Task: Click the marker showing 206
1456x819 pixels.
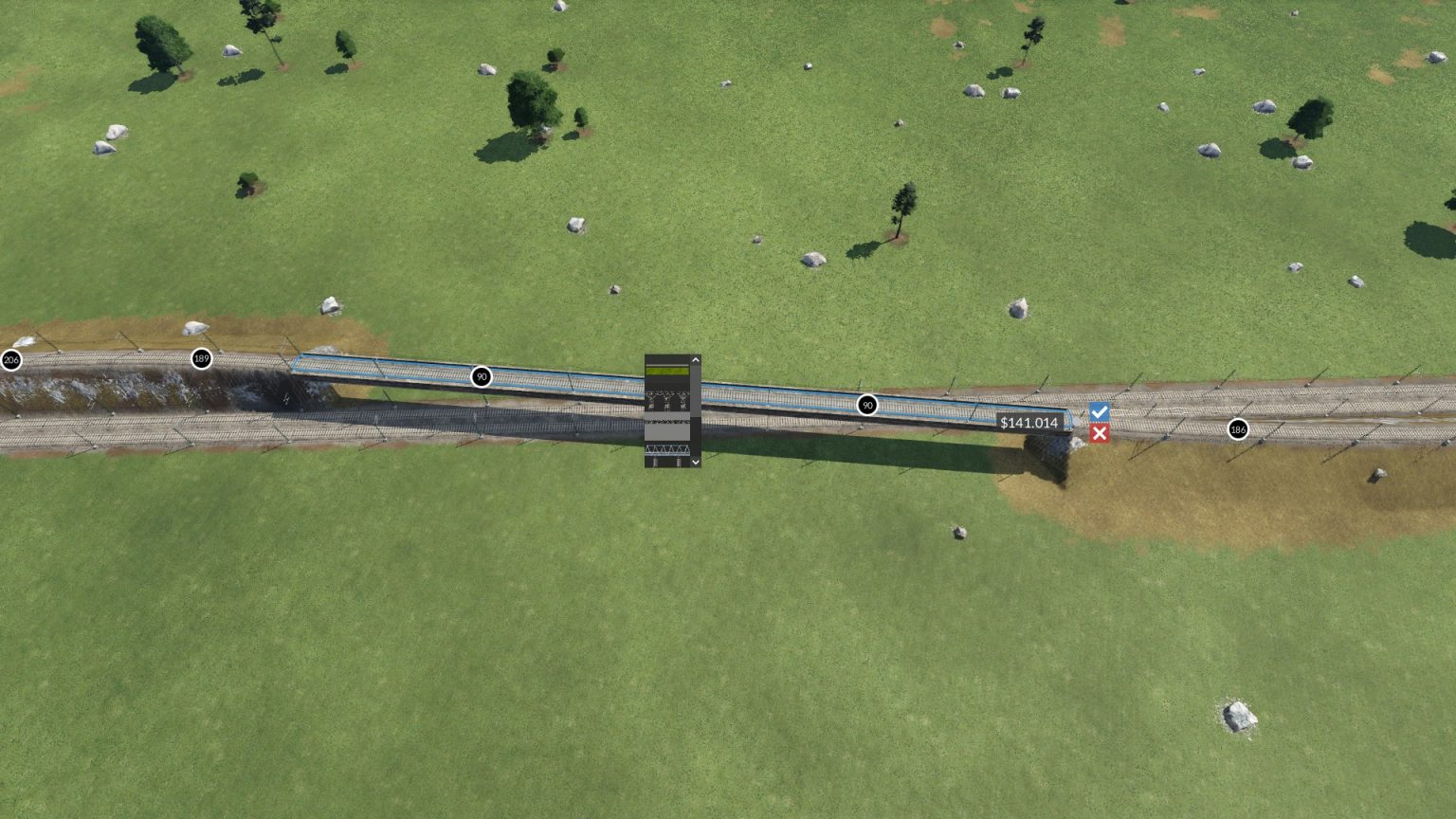Action: (11, 359)
